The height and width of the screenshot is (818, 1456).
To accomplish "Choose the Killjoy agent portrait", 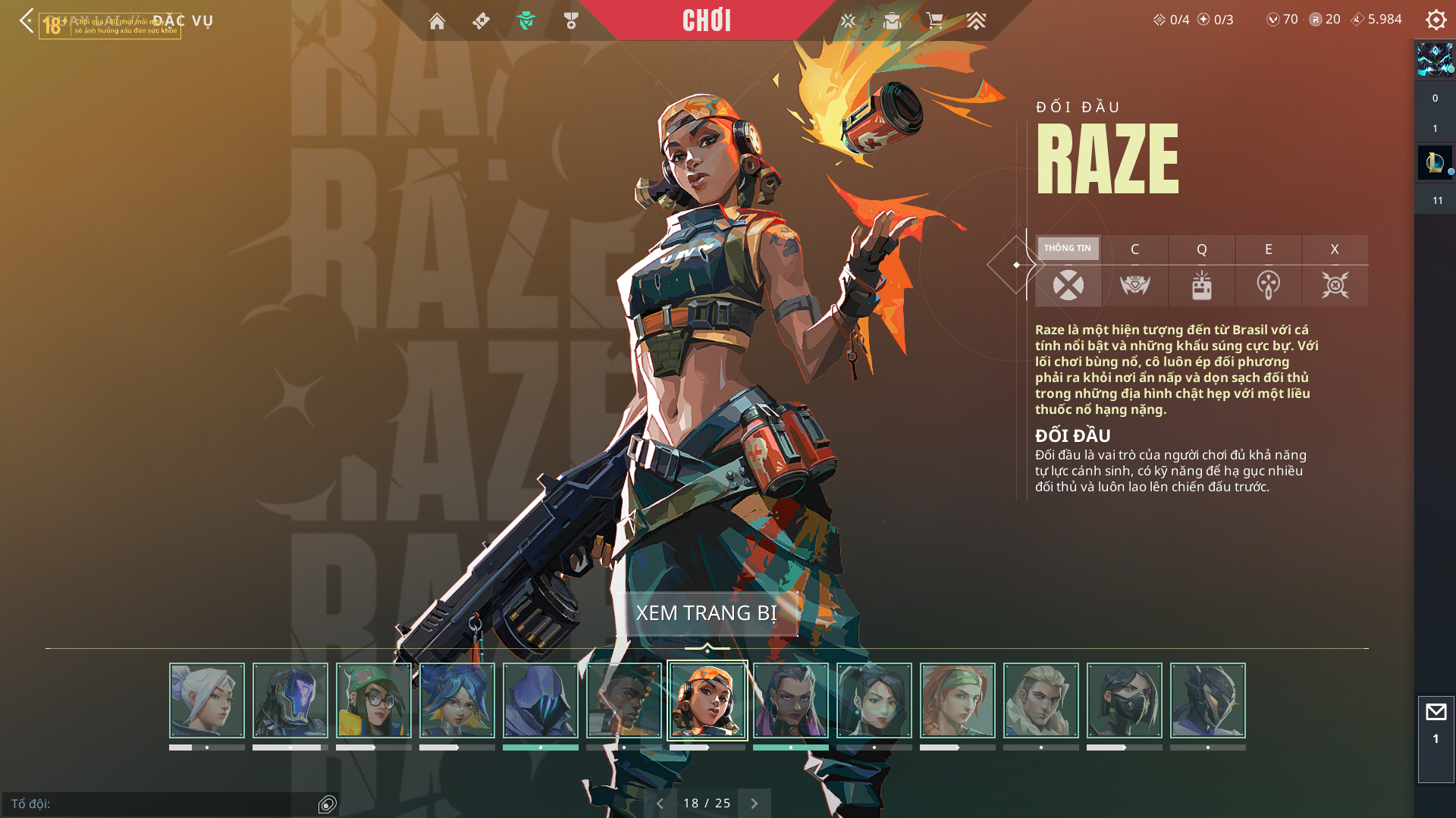I will pyautogui.click(x=374, y=700).
